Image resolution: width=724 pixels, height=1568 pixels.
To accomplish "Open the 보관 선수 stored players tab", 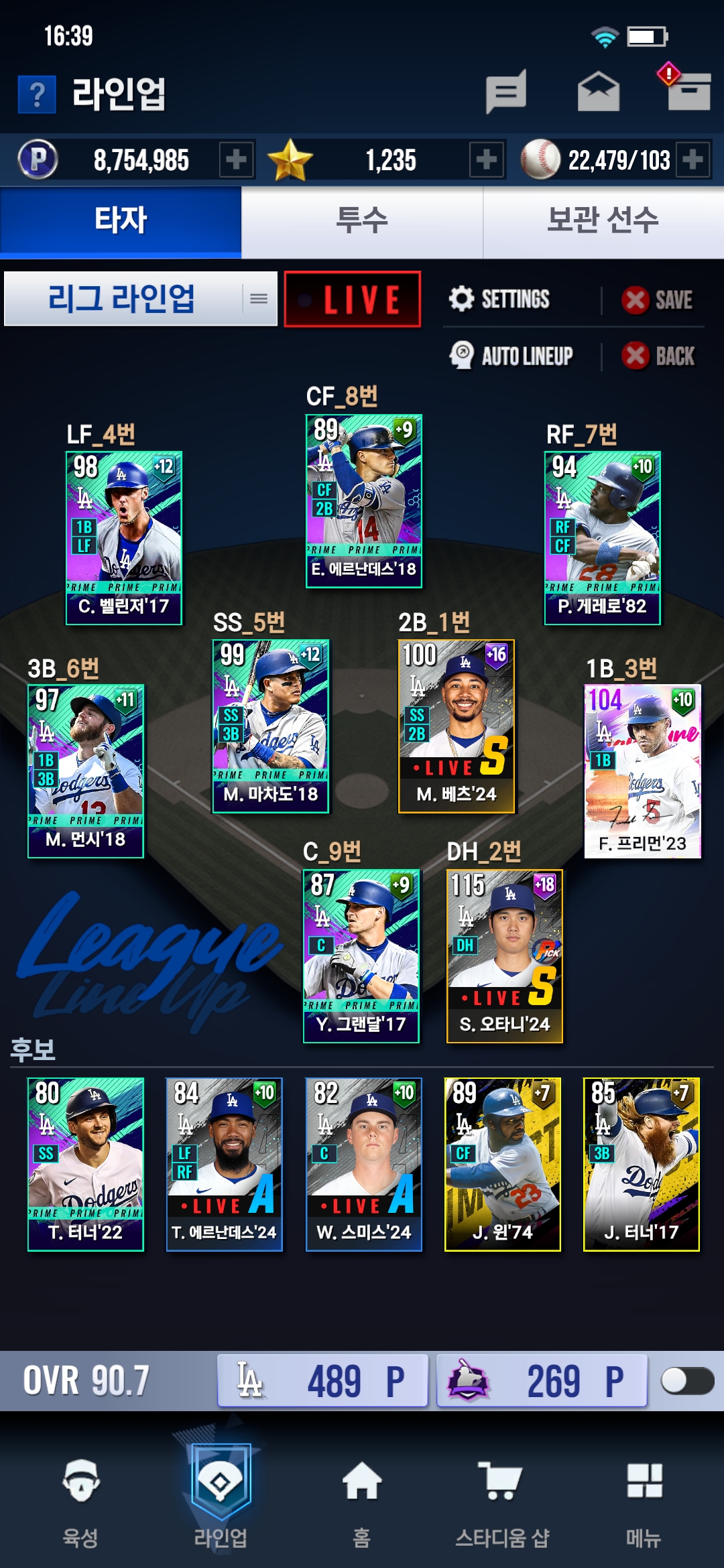I will pyautogui.click(x=603, y=221).
